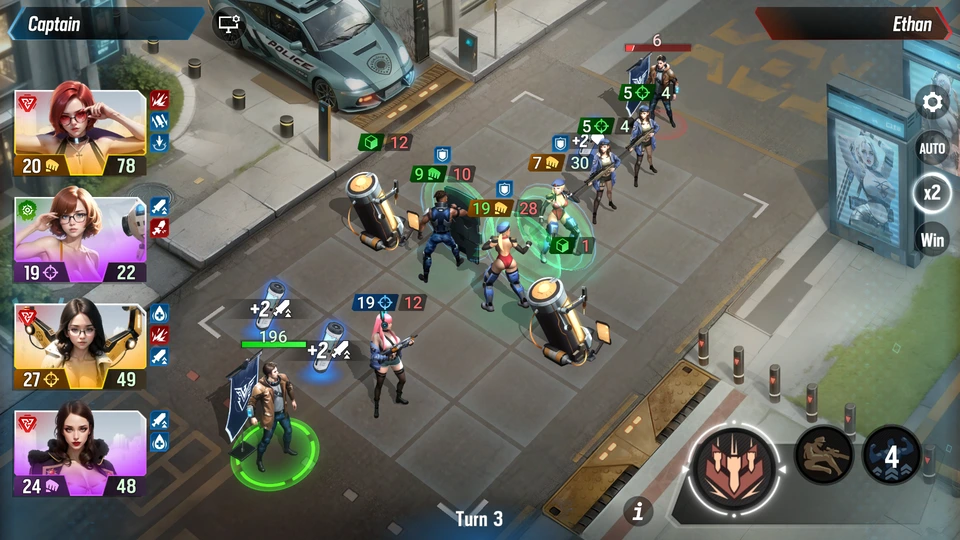The width and height of the screenshot is (960, 540).
Task: Click the monitor icon beside the Captain banner
Action: pyautogui.click(x=229, y=23)
